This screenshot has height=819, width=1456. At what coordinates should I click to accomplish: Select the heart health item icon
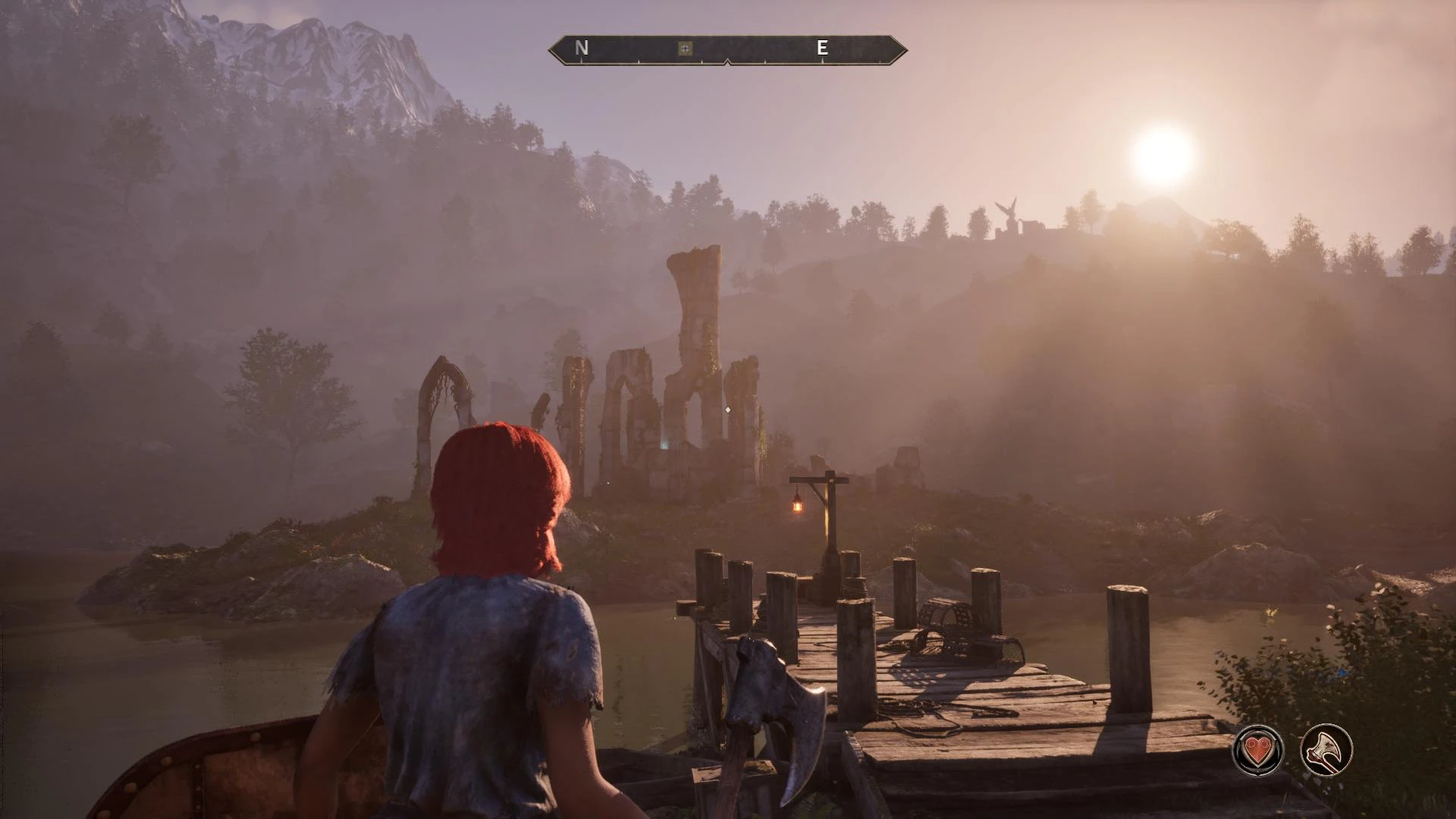[x=1258, y=750]
